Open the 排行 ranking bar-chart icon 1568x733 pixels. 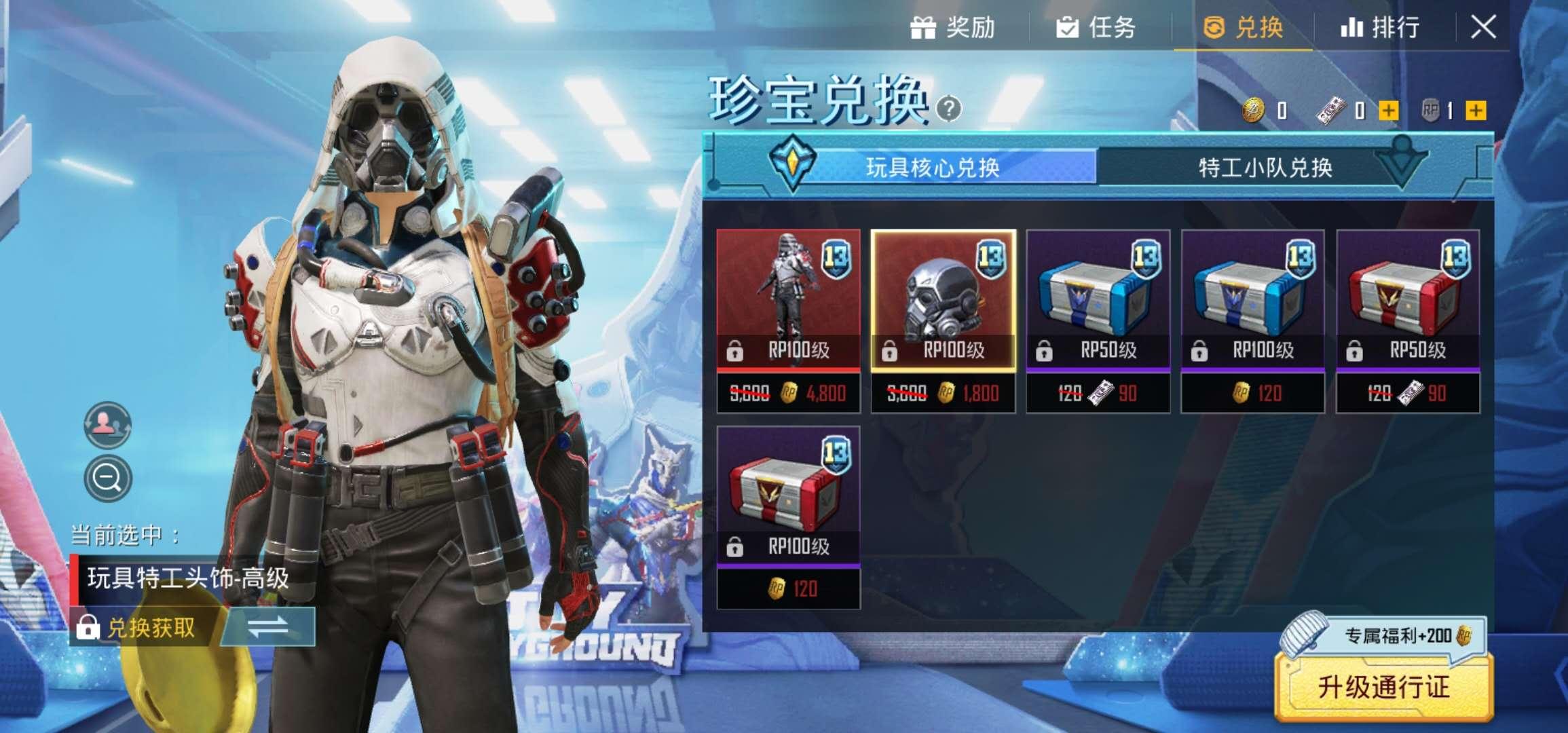pos(1351,29)
